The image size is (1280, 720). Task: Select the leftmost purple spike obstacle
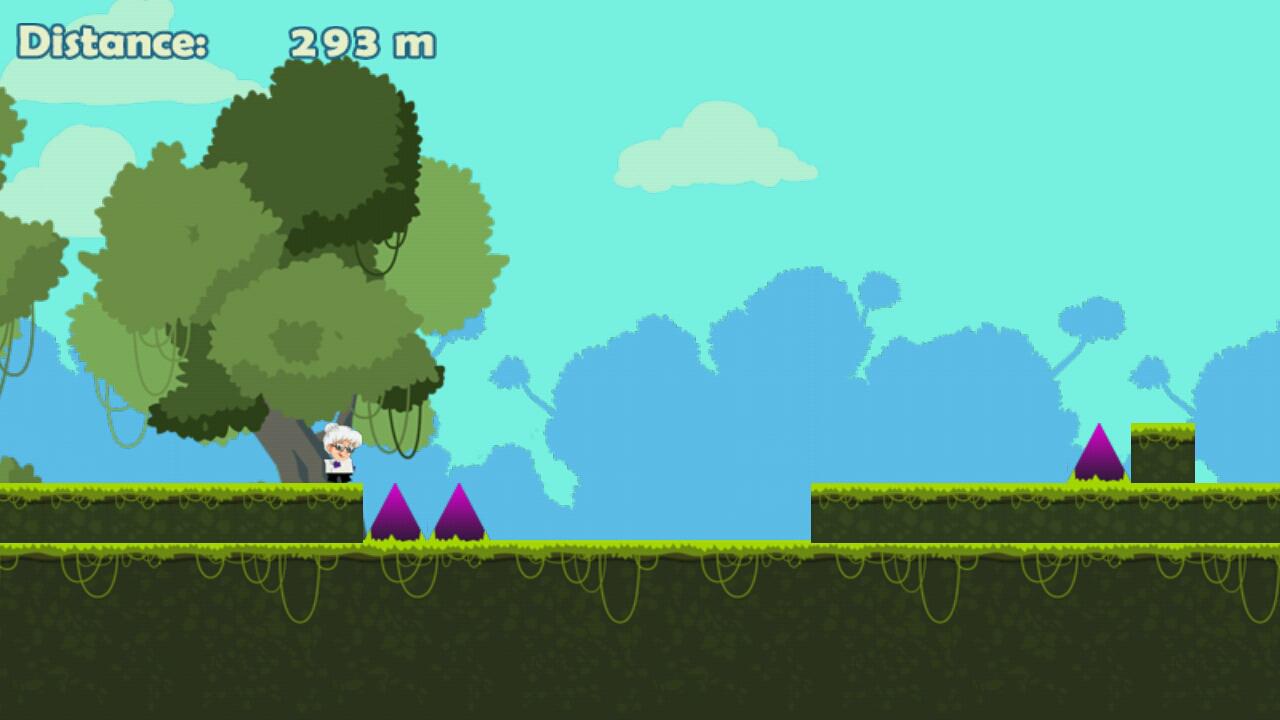tap(398, 515)
